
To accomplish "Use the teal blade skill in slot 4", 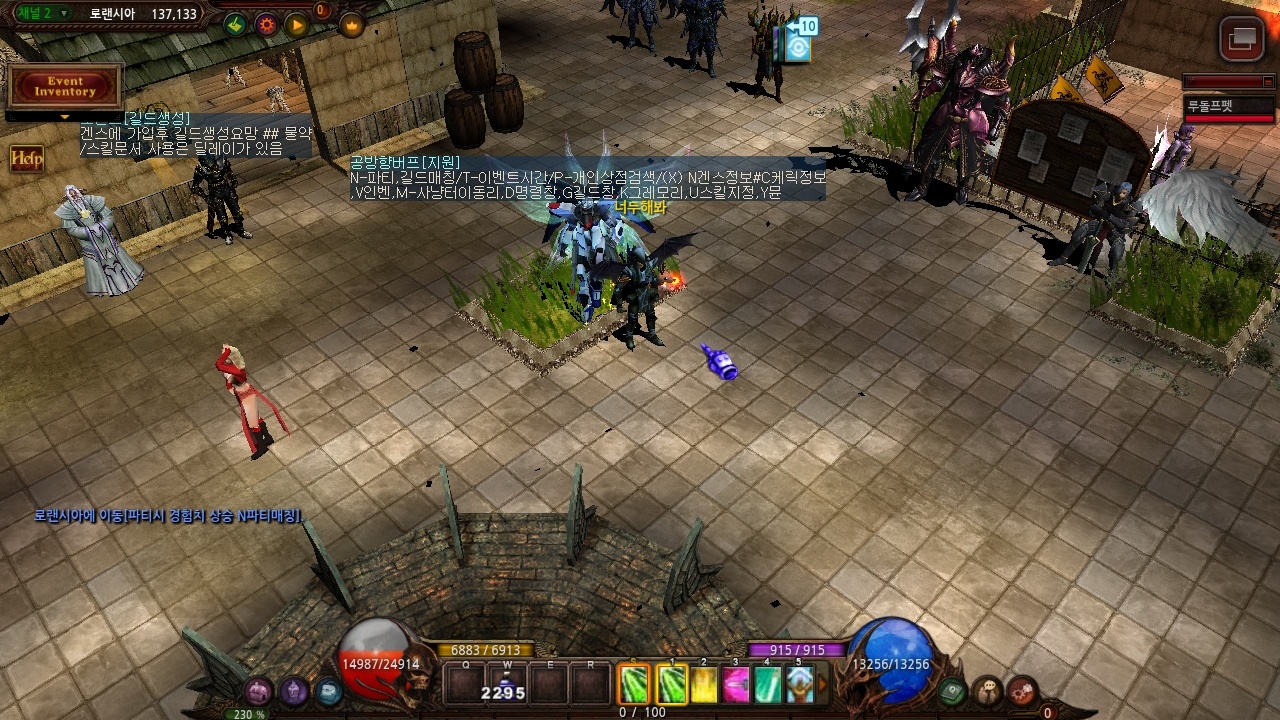I will [767, 684].
